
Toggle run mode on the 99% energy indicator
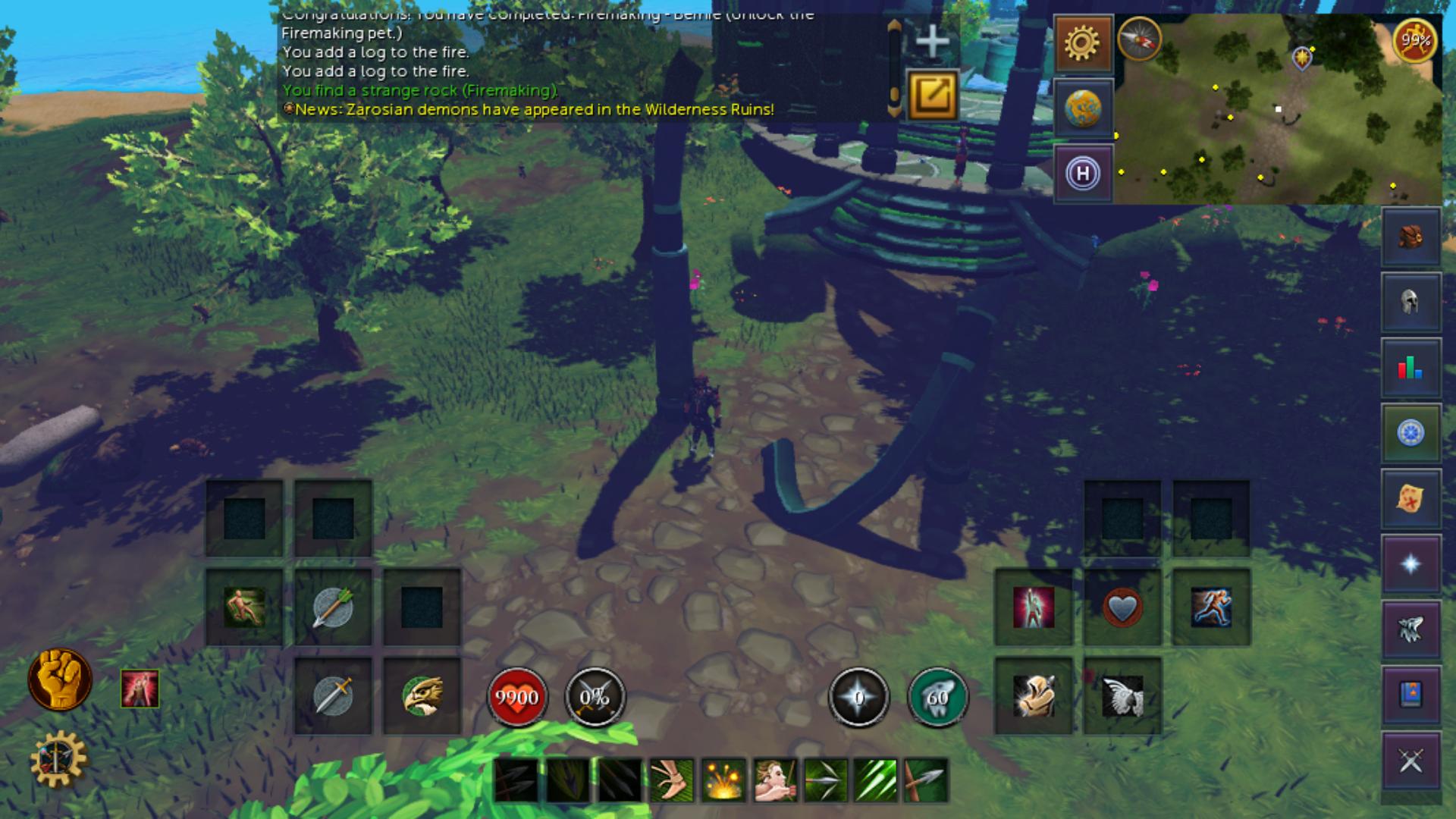[x=1415, y=43]
